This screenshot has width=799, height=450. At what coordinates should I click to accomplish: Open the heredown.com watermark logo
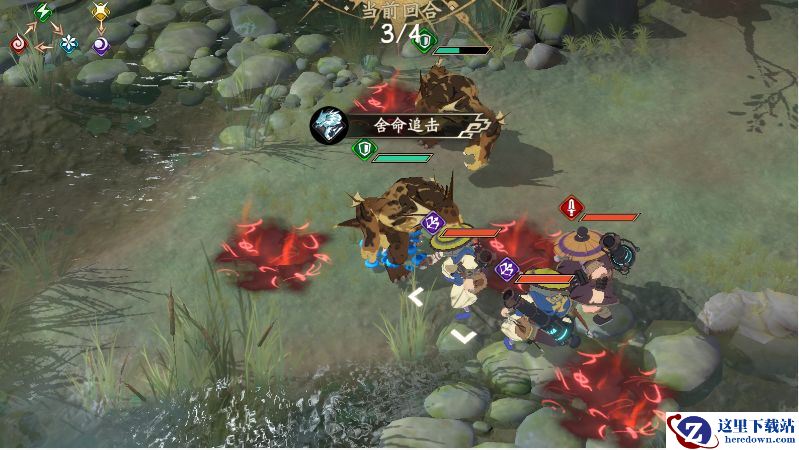click(731, 428)
